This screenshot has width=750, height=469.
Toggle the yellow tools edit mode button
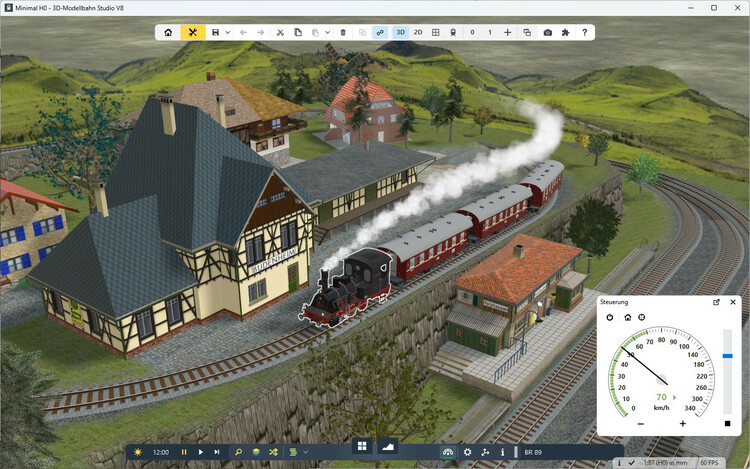(193, 32)
